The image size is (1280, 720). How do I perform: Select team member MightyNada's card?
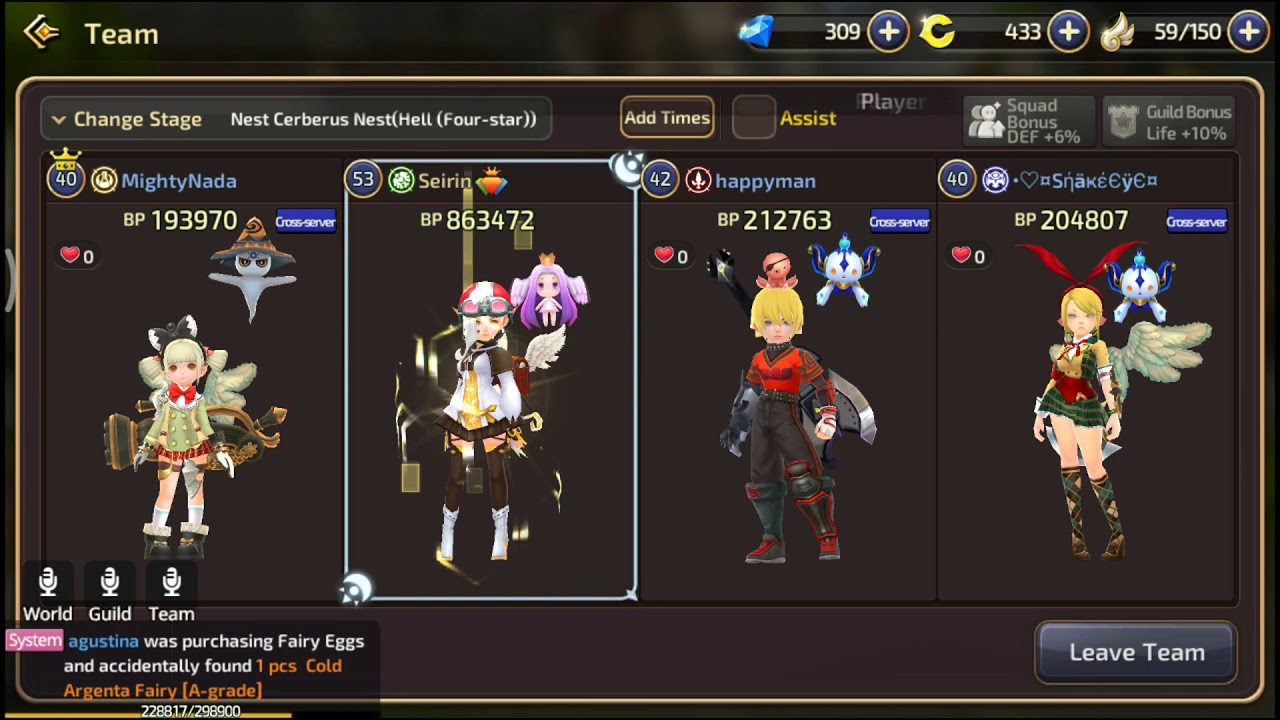coord(192,380)
